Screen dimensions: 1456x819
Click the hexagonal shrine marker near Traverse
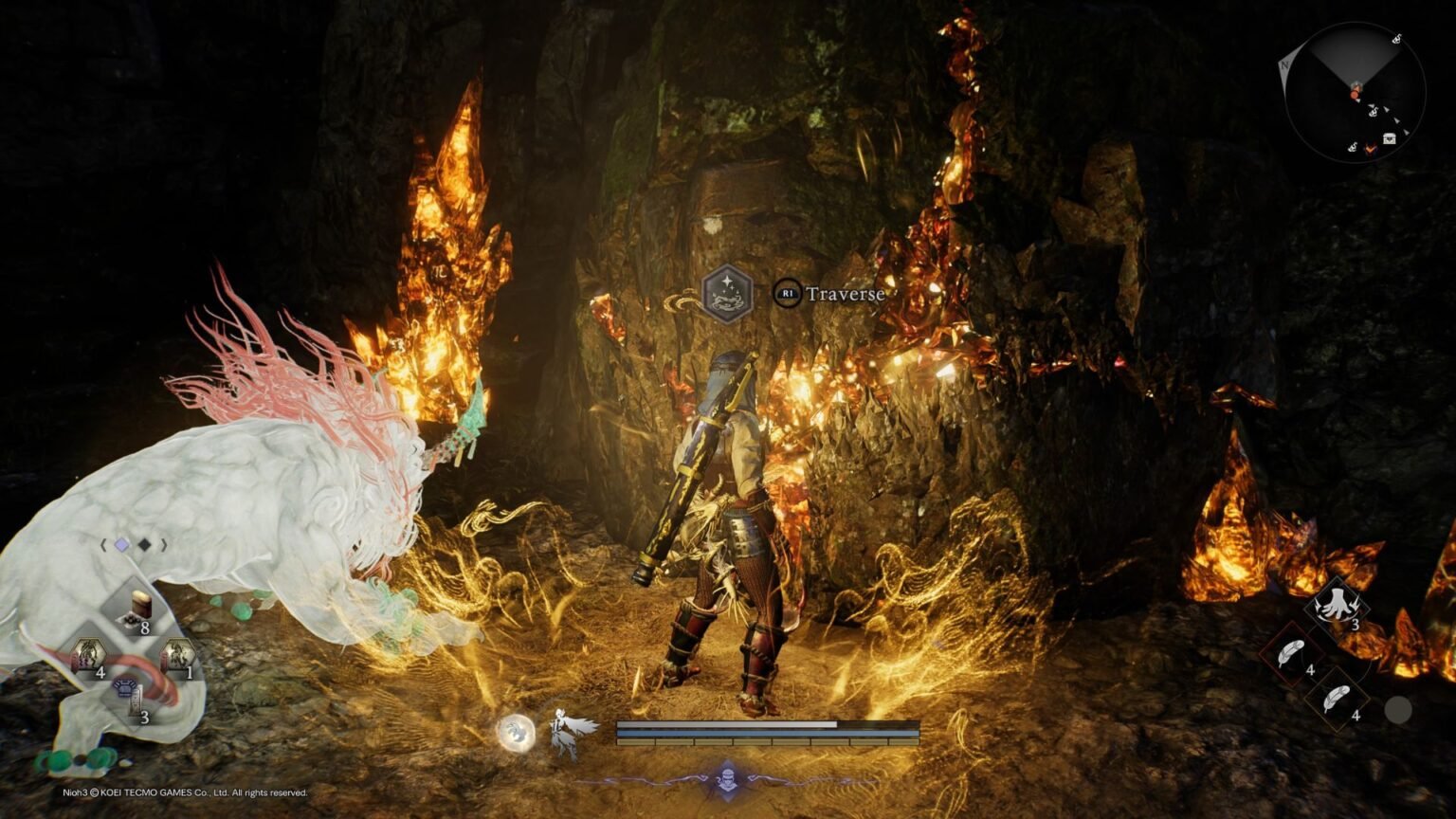tap(726, 294)
